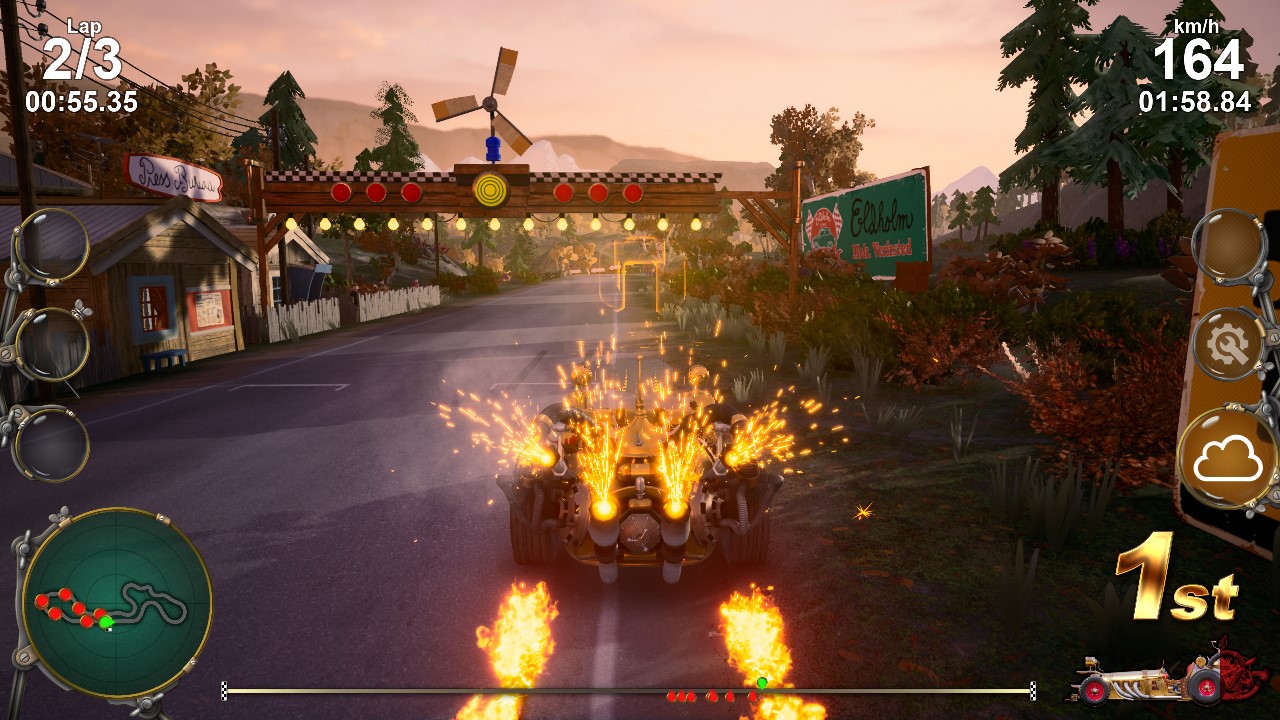Click the green player marker on progress bar
The height and width of the screenshot is (720, 1280).
pos(761,683)
